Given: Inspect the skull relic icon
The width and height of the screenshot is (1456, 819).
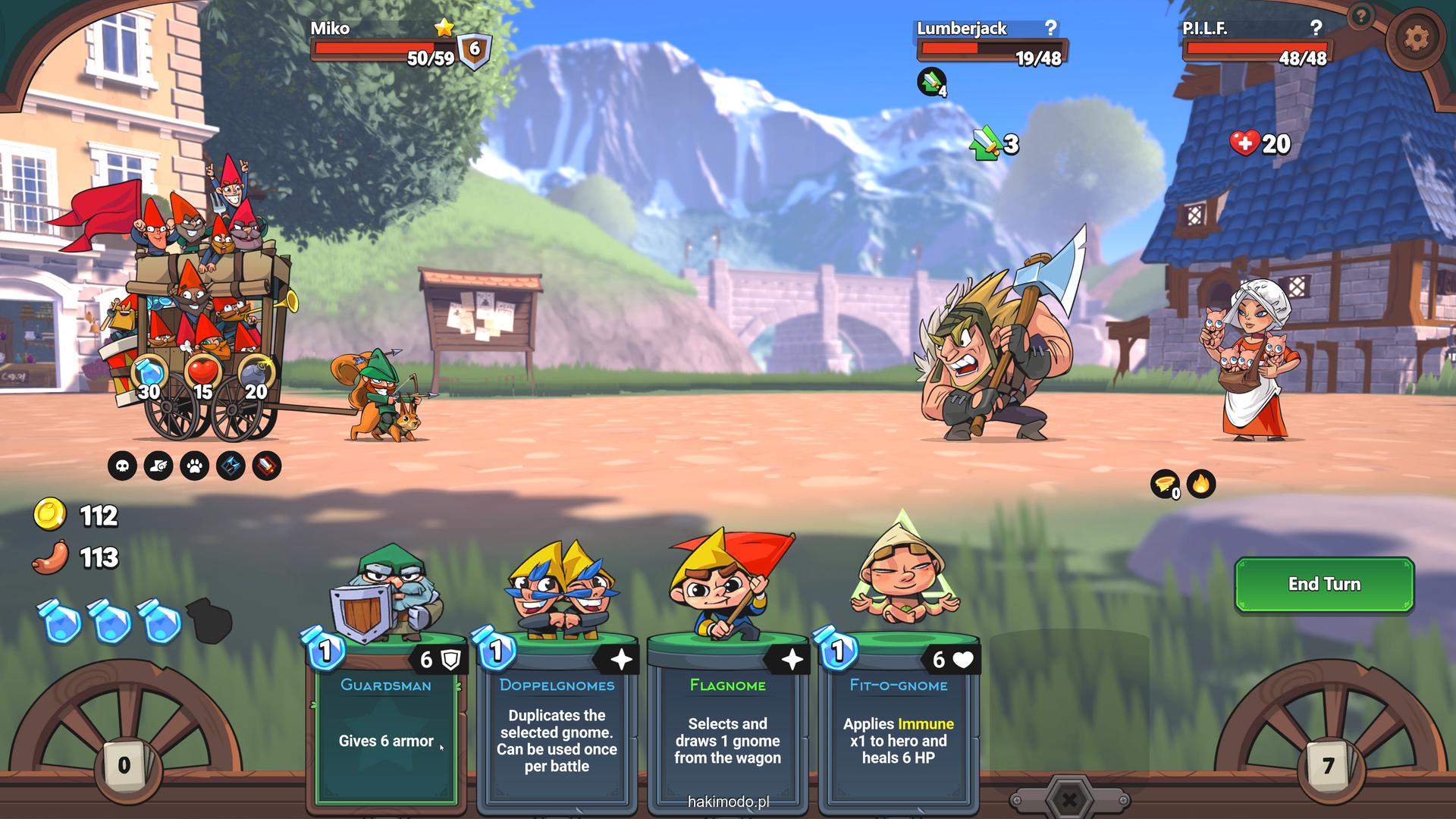Looking at the screenshot, I should coord(122,466).
